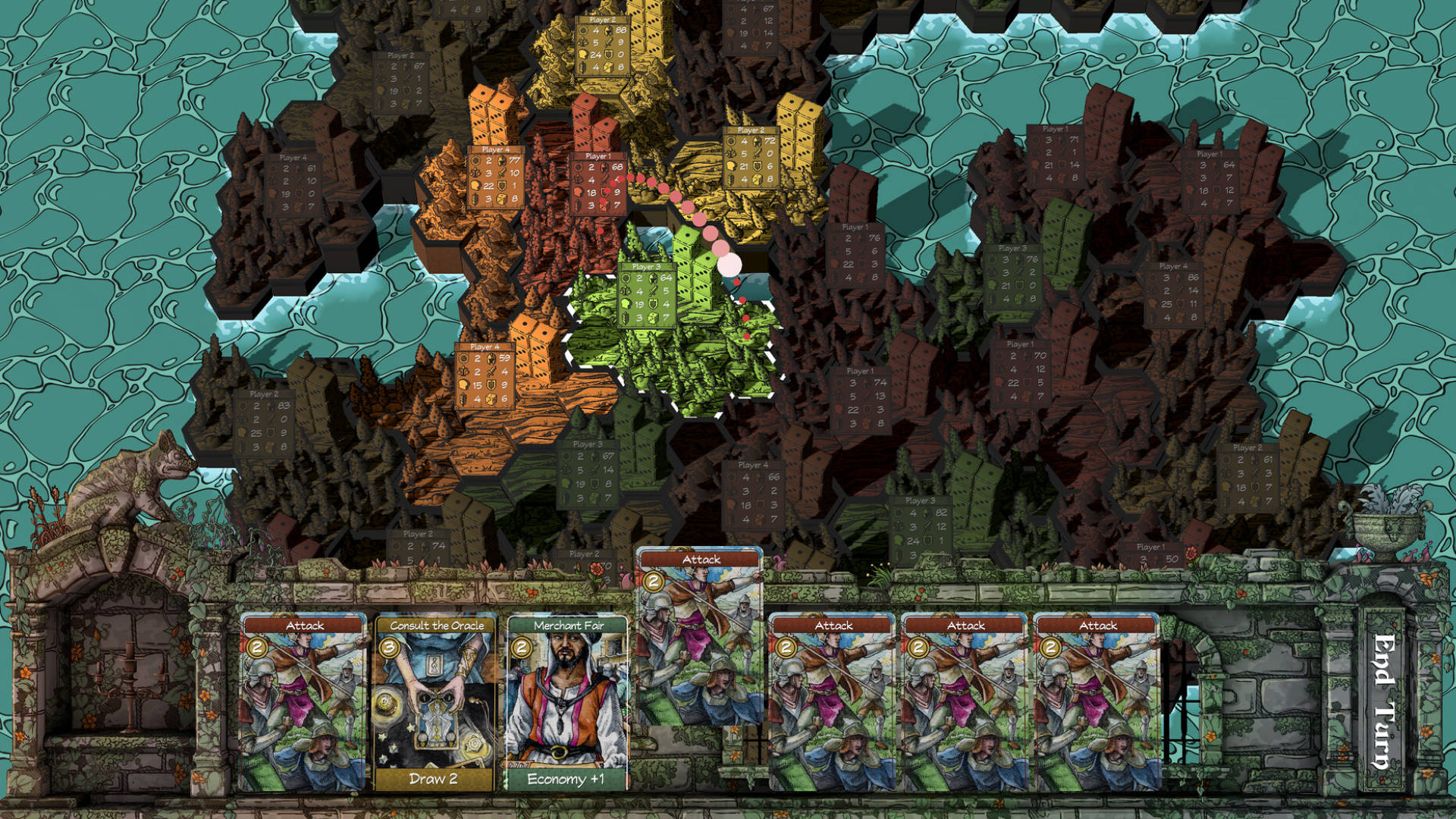Choose the raised Attack card in hand
This screenshot has height=819, width=1456.
700,637
